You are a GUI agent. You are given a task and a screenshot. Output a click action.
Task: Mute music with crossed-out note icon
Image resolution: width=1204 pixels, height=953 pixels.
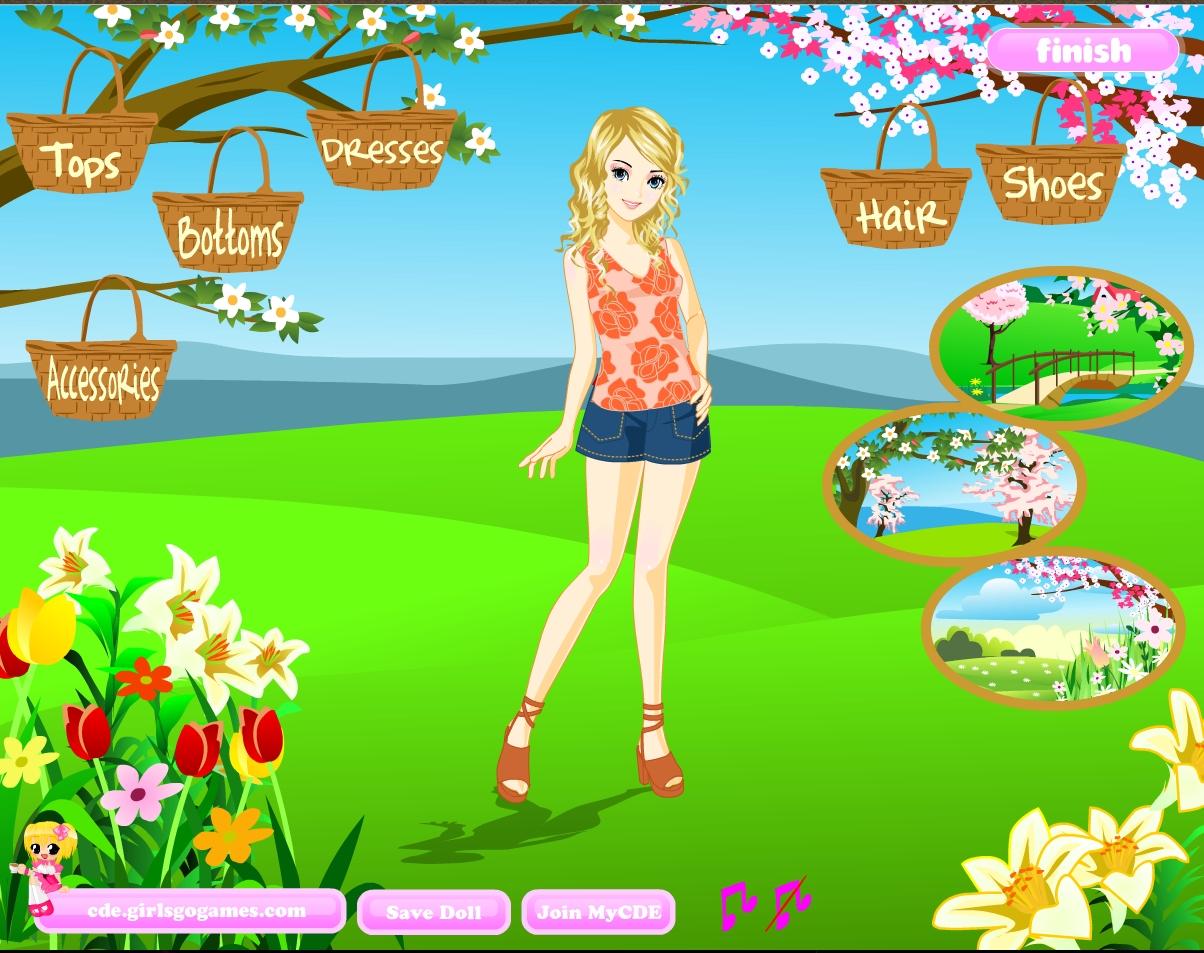coord(789,903)
